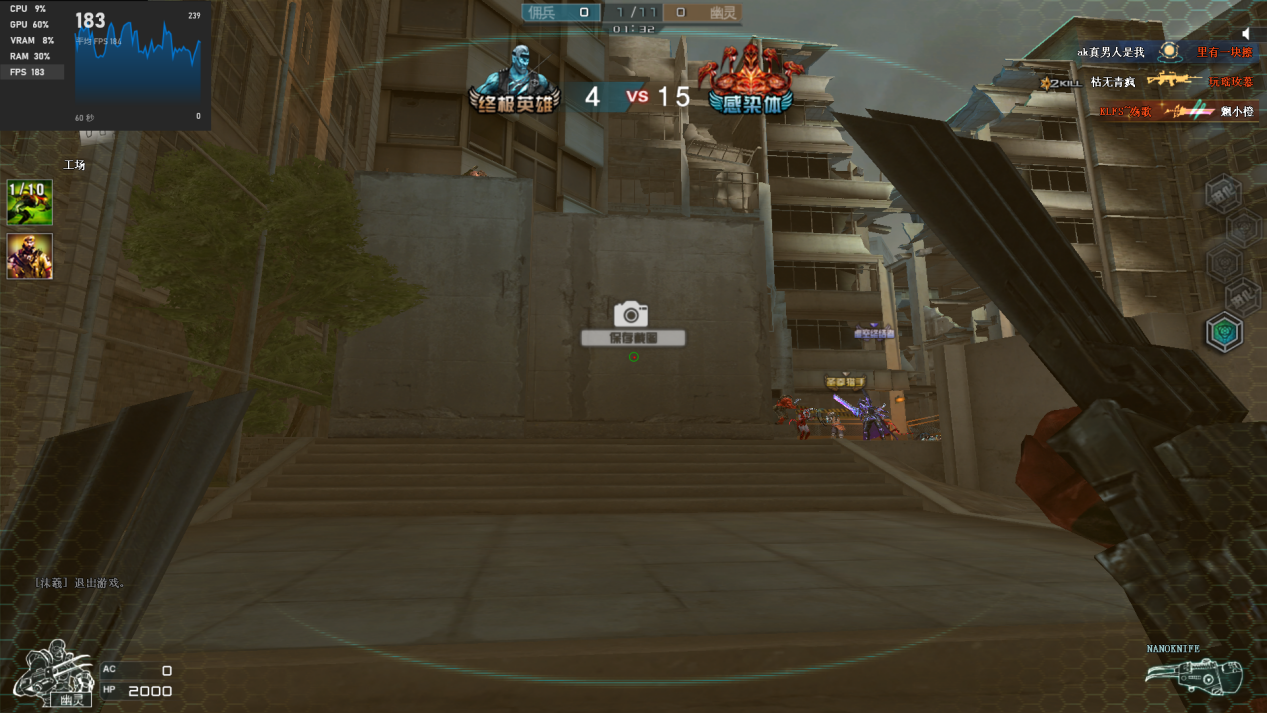Show the GPU row in performance overlay

tap(32, 24)
